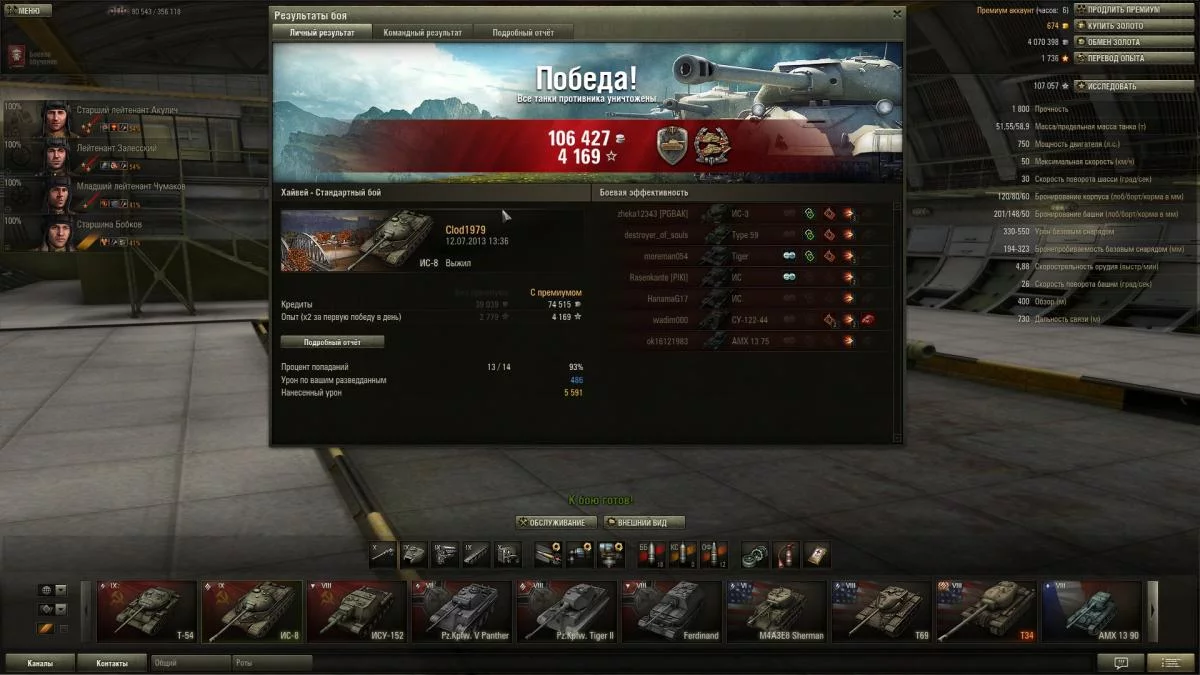1200x675 pixels.
Task: Open the Контакты contacts list
Action: click(112, 663)
